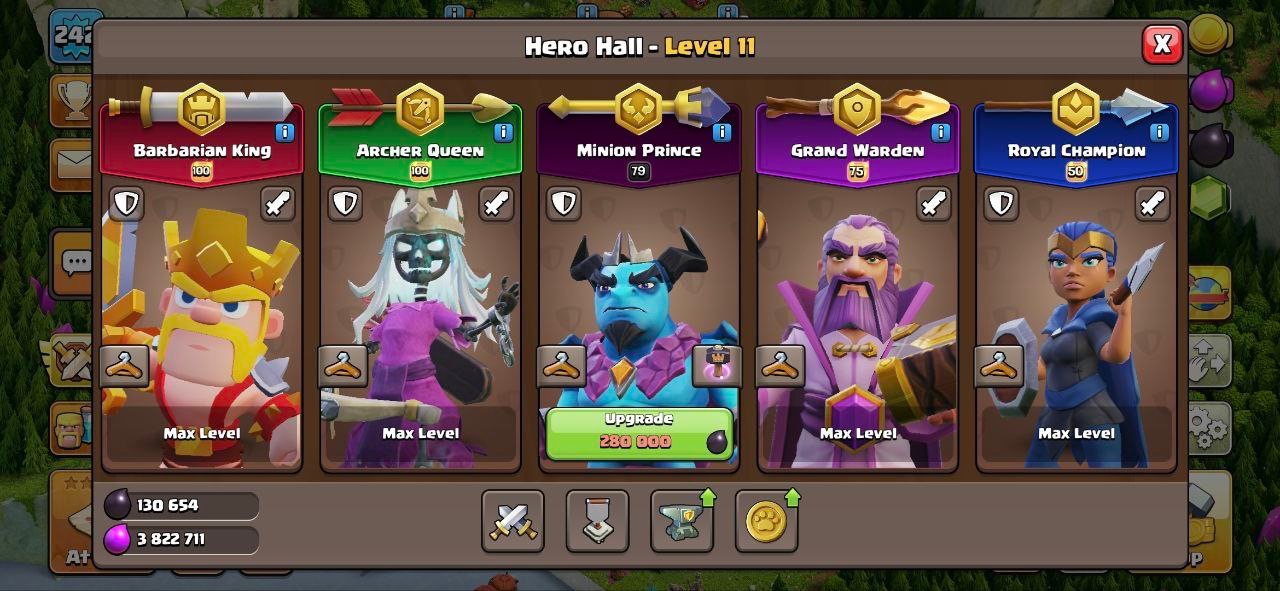Toggle Minion Prince shield guard mode

564,204
